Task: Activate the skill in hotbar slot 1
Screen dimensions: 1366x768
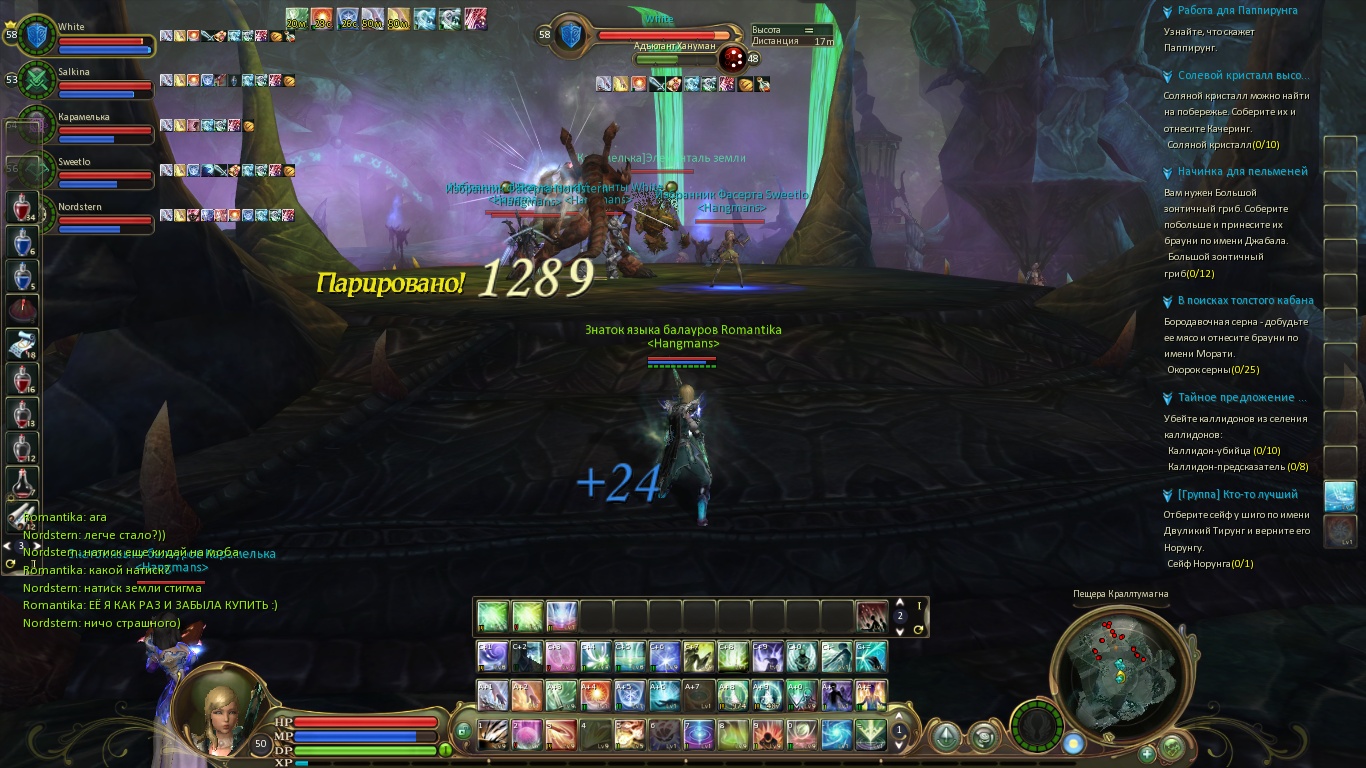Action: [x=493, y=733]
